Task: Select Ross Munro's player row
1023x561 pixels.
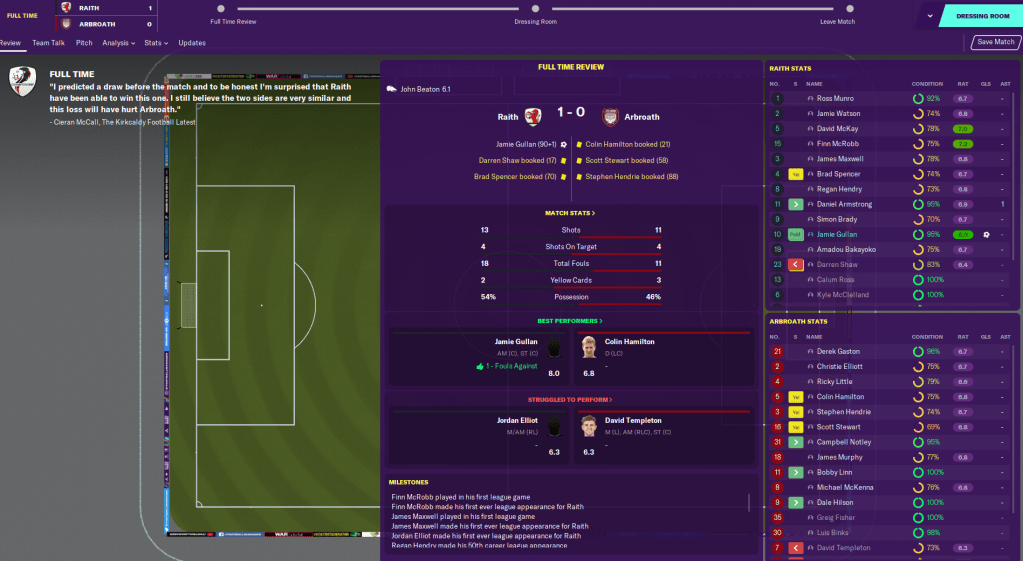Action: 836,99
